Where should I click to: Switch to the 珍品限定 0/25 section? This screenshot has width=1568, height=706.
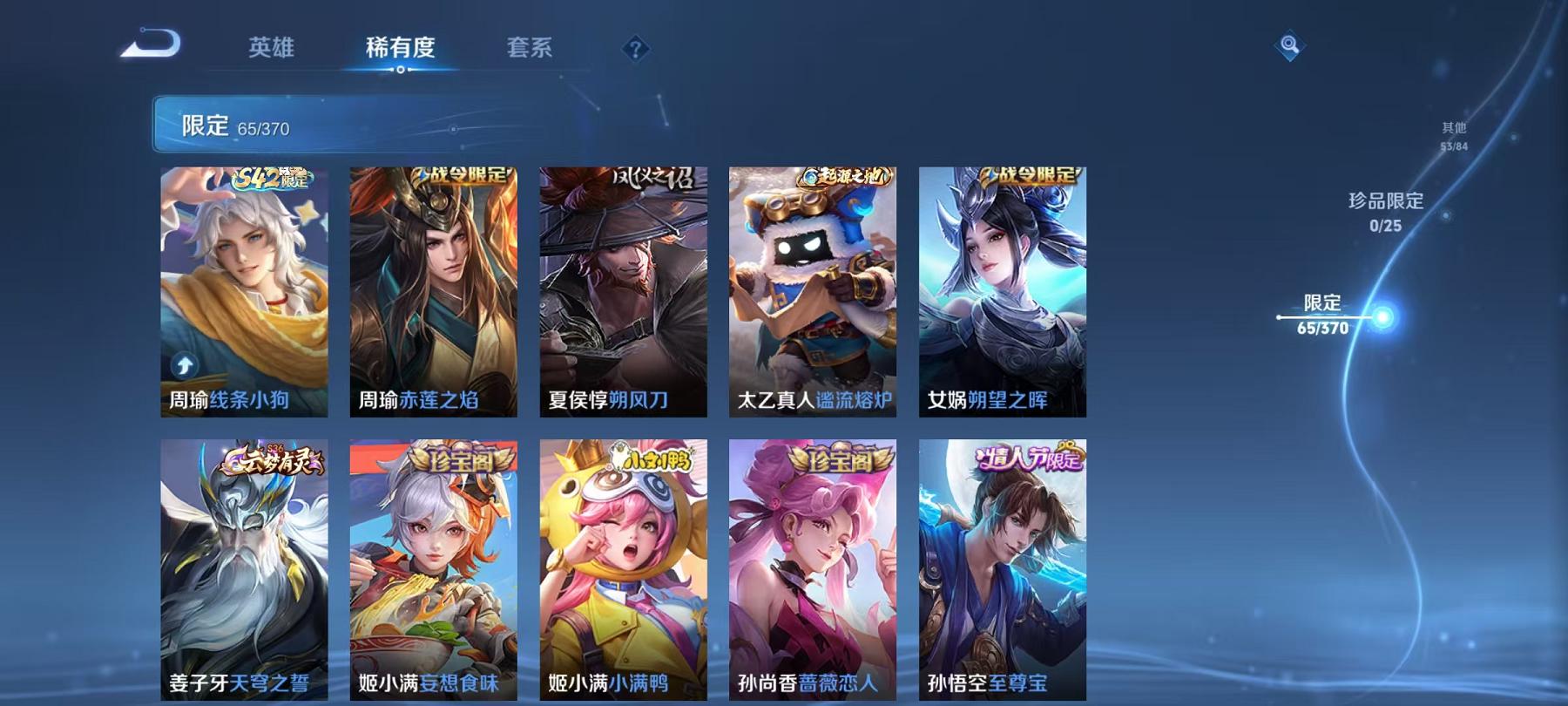pyautogui.click(x=1383, y=211)
